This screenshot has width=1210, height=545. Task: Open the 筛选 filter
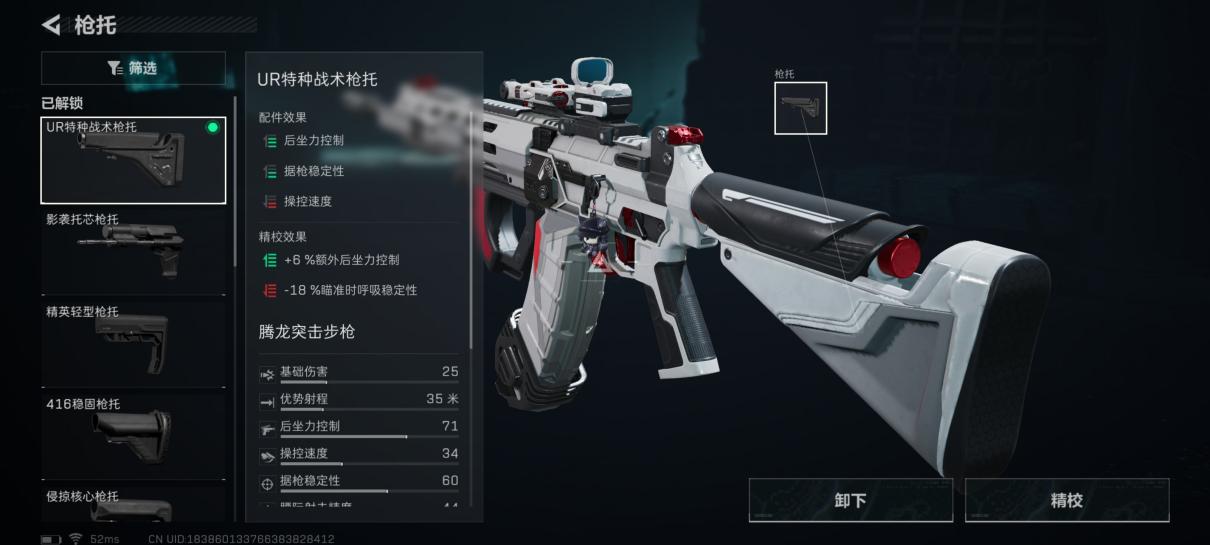133,68
